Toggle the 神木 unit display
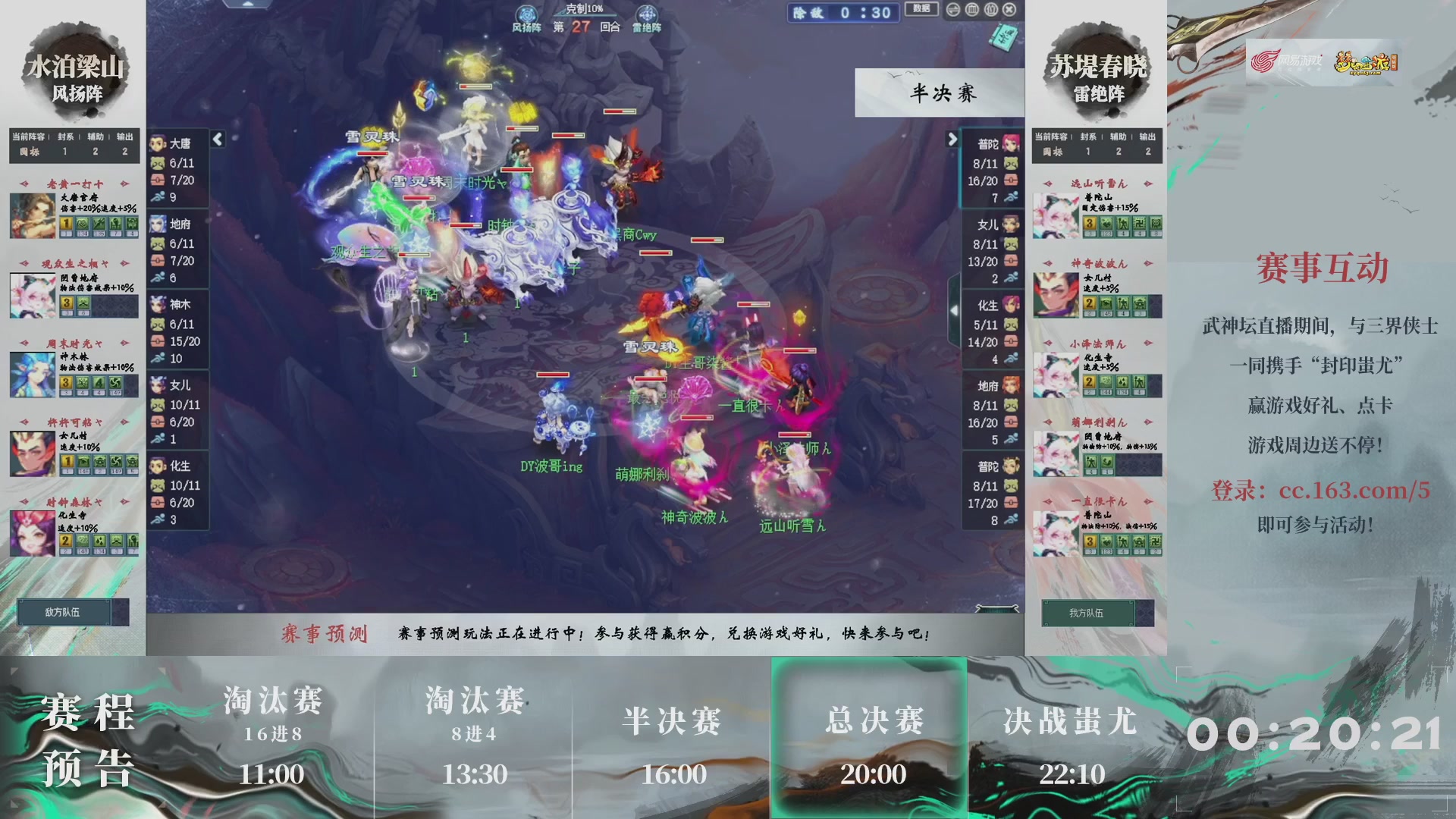The height and width of the screenshot is (819, 1456). click(157, 305)
